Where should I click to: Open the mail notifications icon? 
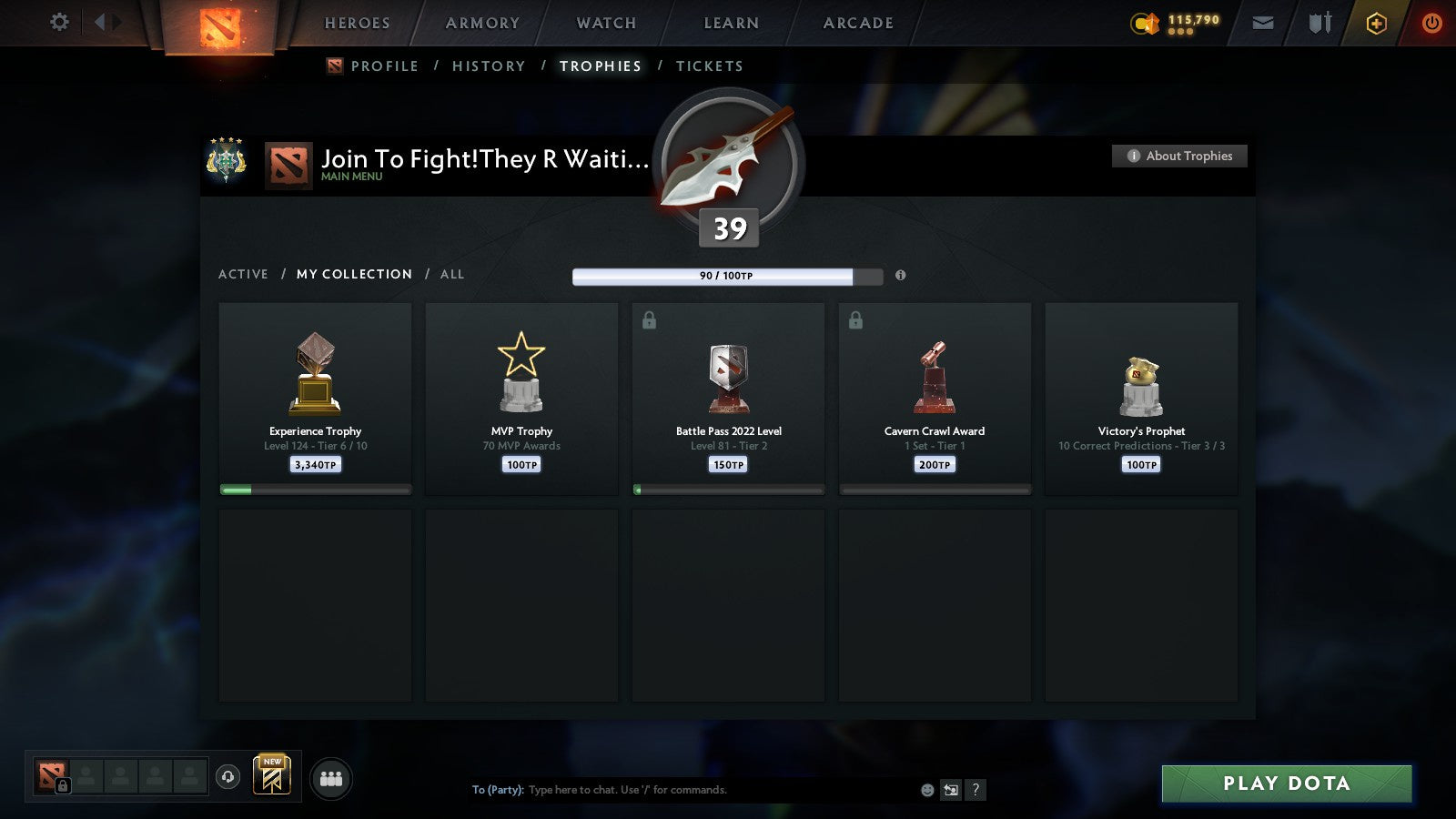pyautogui.click(x=1263, y=22)
